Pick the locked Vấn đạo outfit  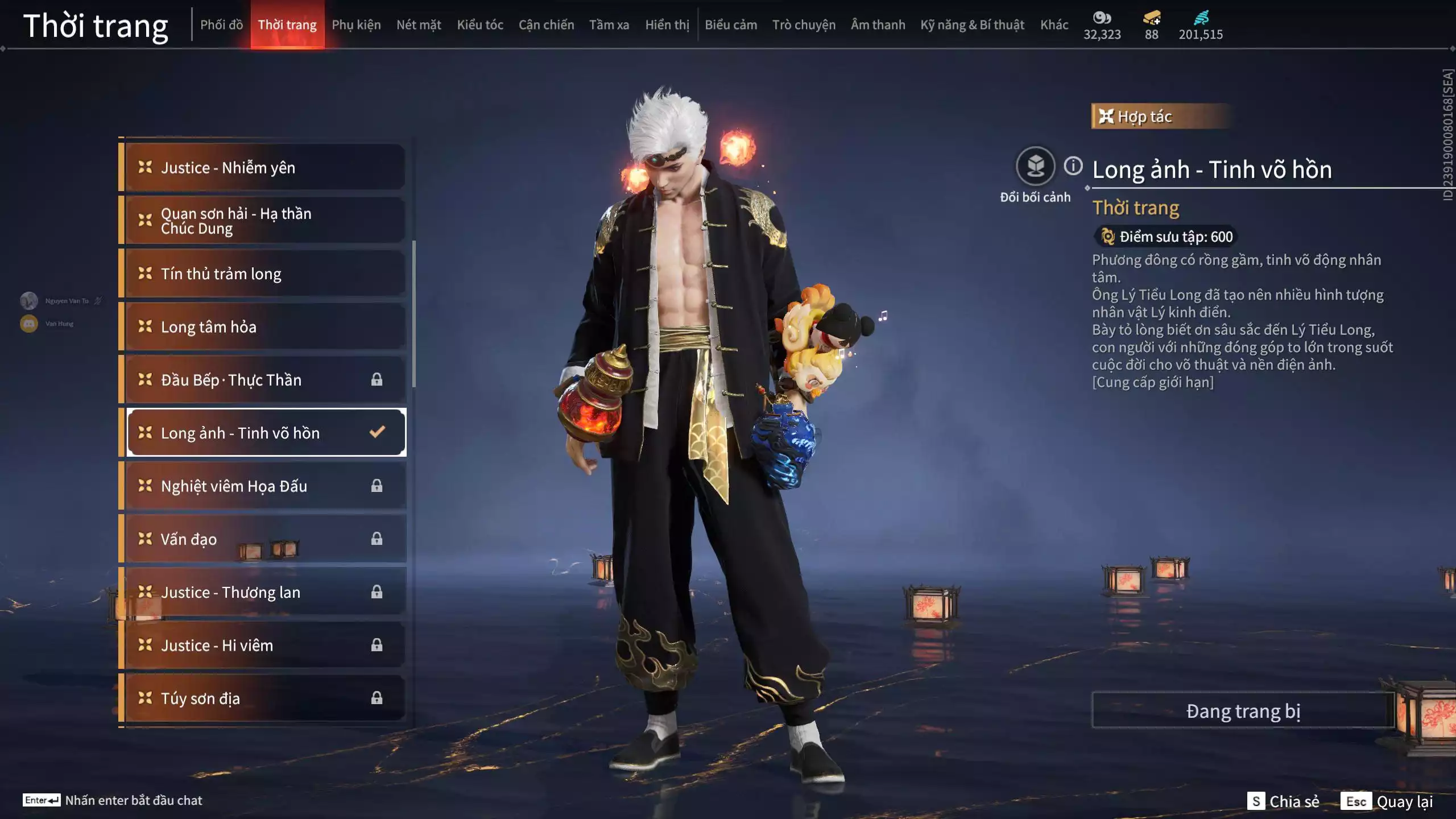pos(265,539)
